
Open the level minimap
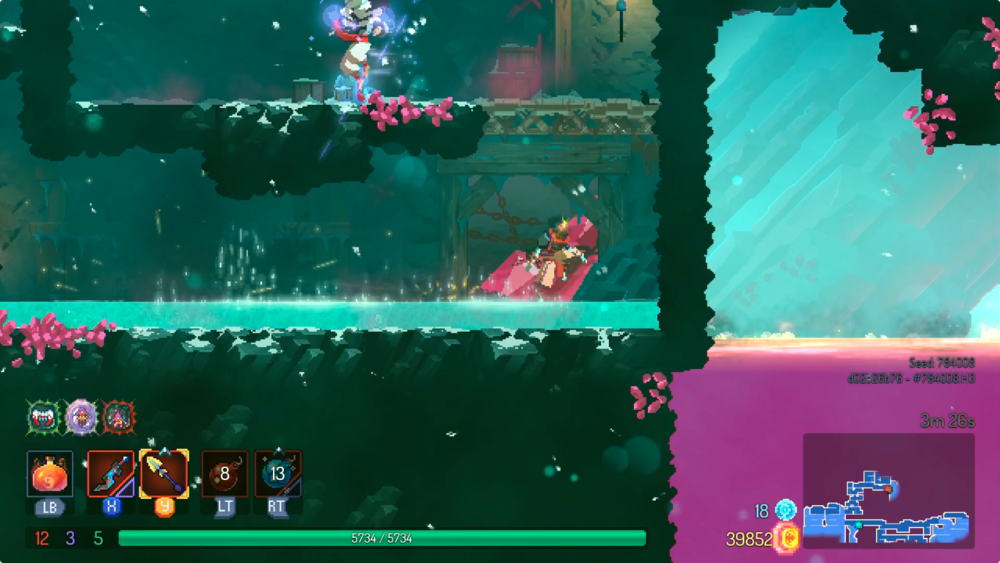pyautogui.click(x=888, y=490)
